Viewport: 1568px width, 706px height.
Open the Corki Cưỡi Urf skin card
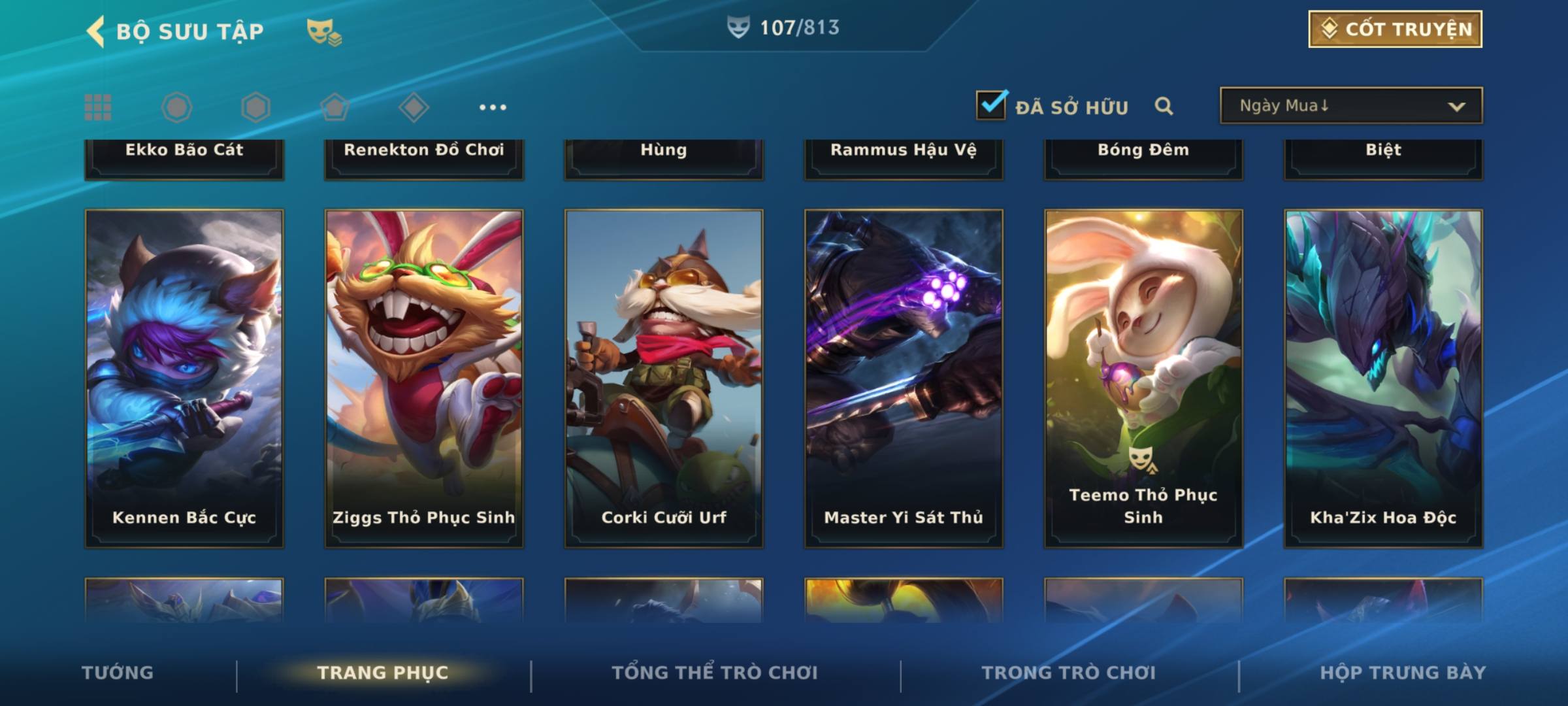[x=664, y=378]
